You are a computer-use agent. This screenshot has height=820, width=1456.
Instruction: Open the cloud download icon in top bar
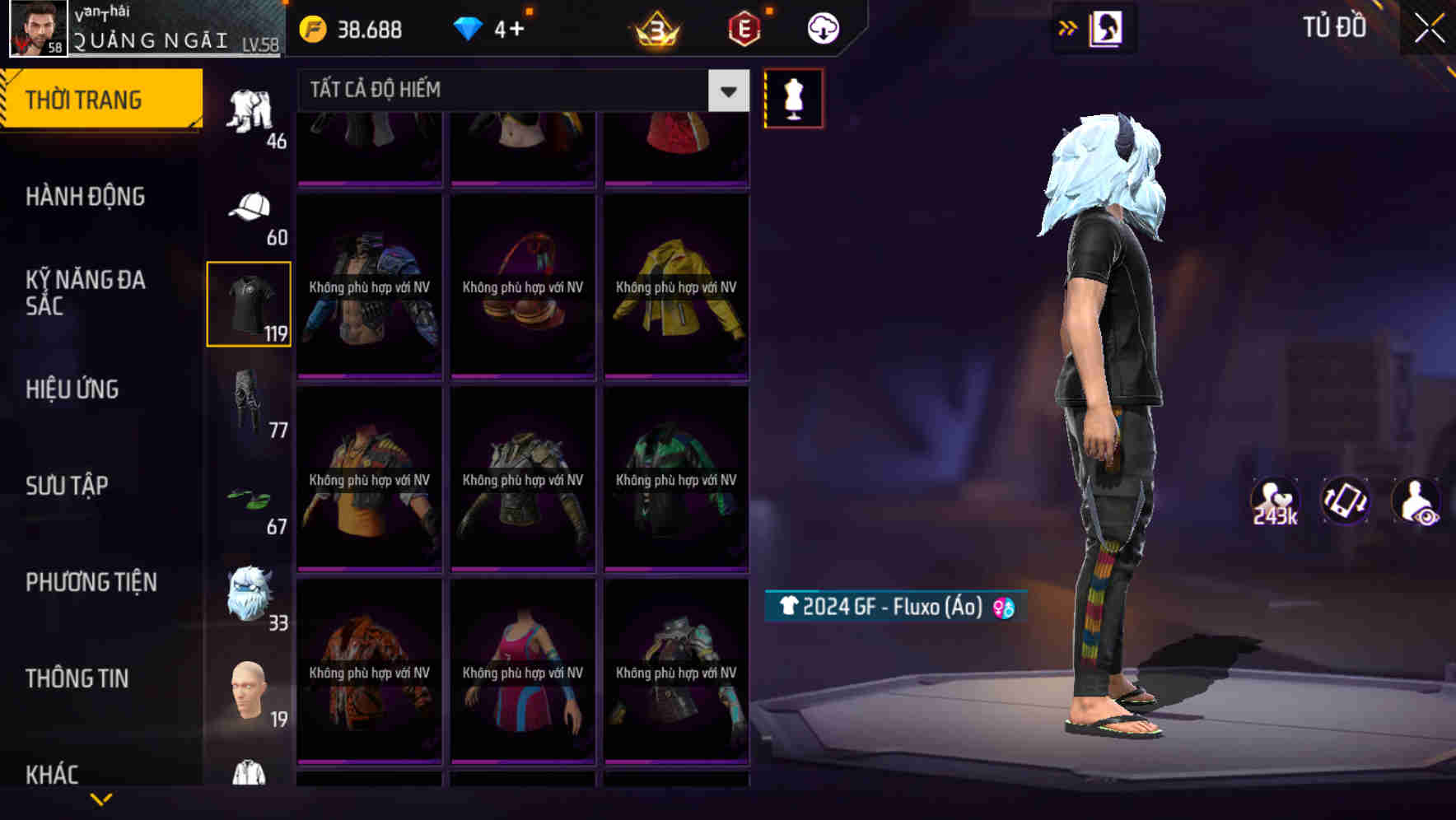[x=821, y=27]
